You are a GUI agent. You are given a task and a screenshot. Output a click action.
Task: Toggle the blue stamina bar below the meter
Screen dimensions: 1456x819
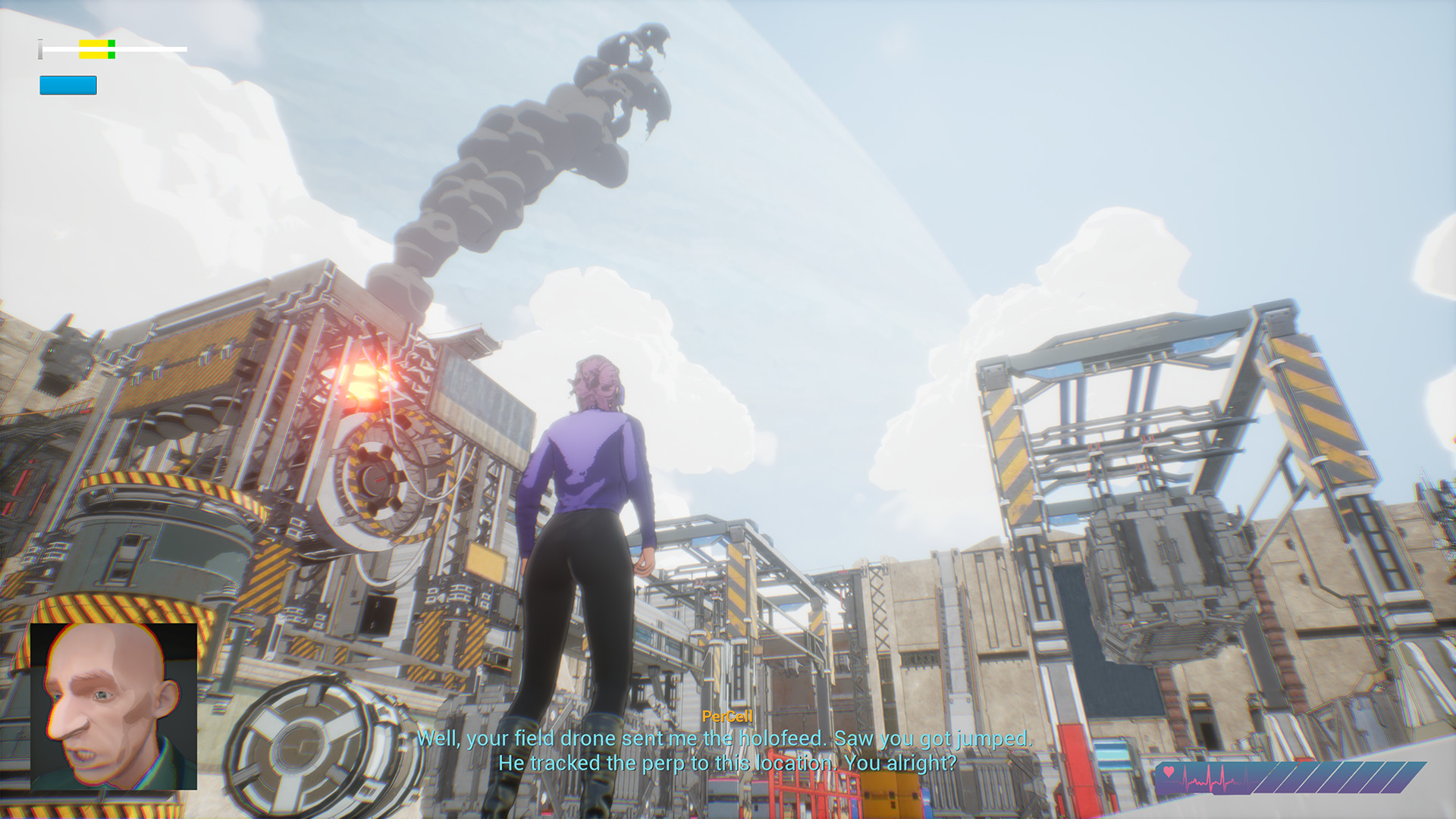67,85
